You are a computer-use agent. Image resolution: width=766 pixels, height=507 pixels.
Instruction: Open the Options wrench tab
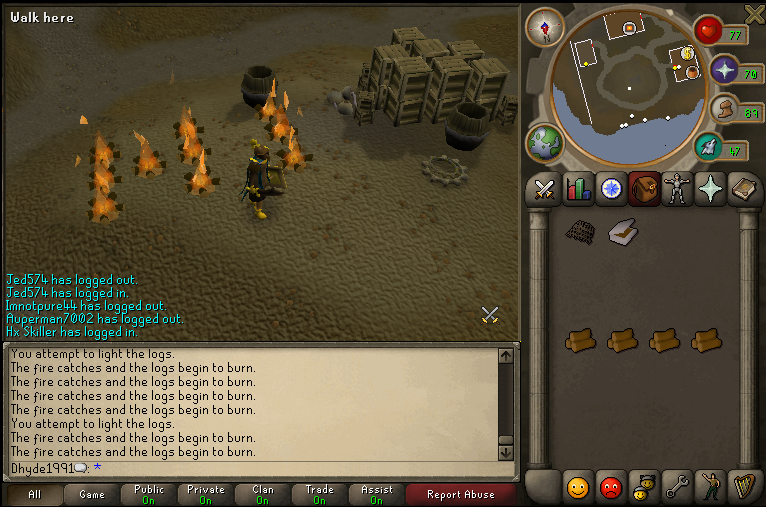tap(677, 487)
